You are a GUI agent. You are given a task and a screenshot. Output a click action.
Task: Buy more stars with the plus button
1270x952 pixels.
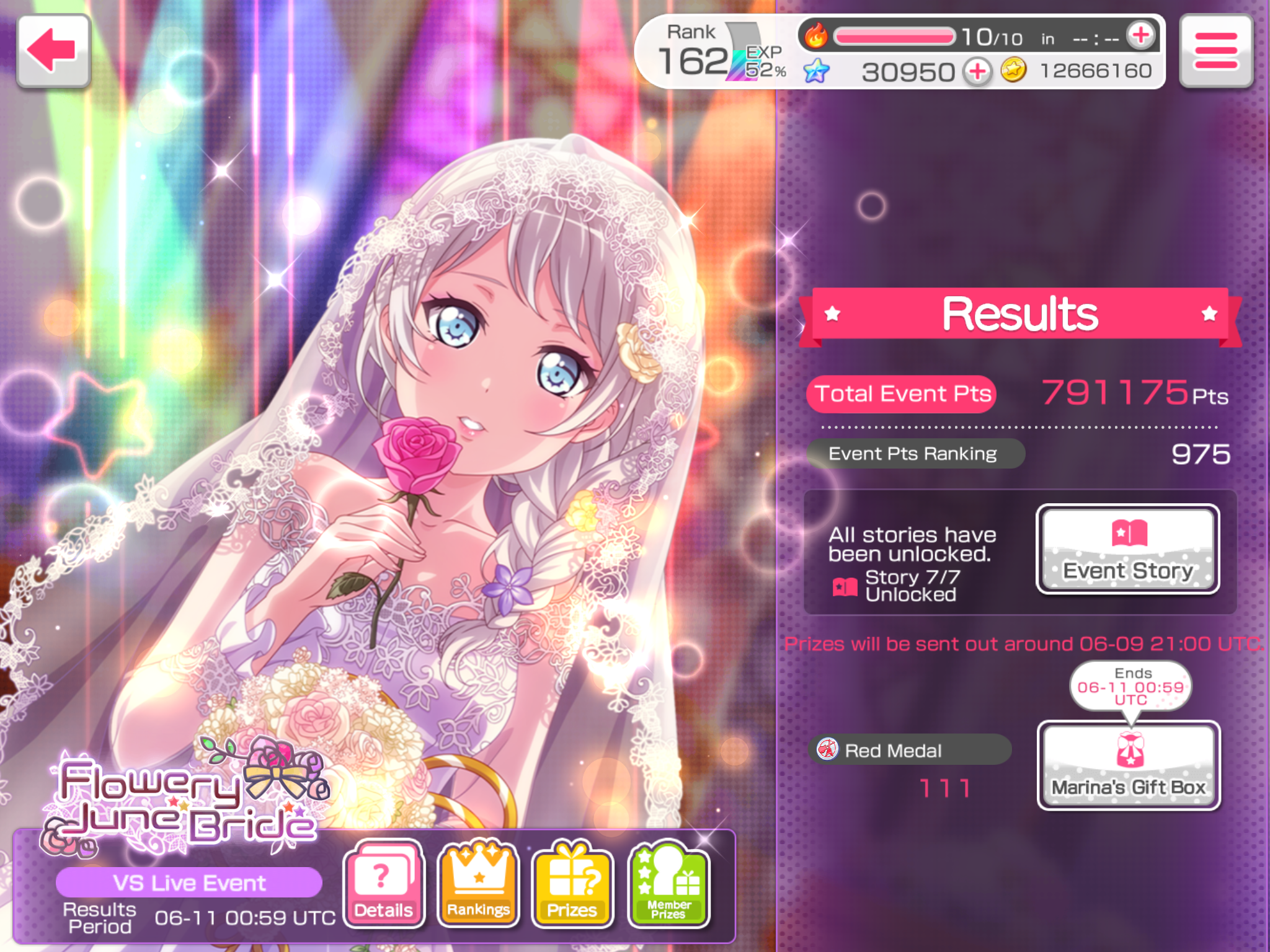(977, 72)
